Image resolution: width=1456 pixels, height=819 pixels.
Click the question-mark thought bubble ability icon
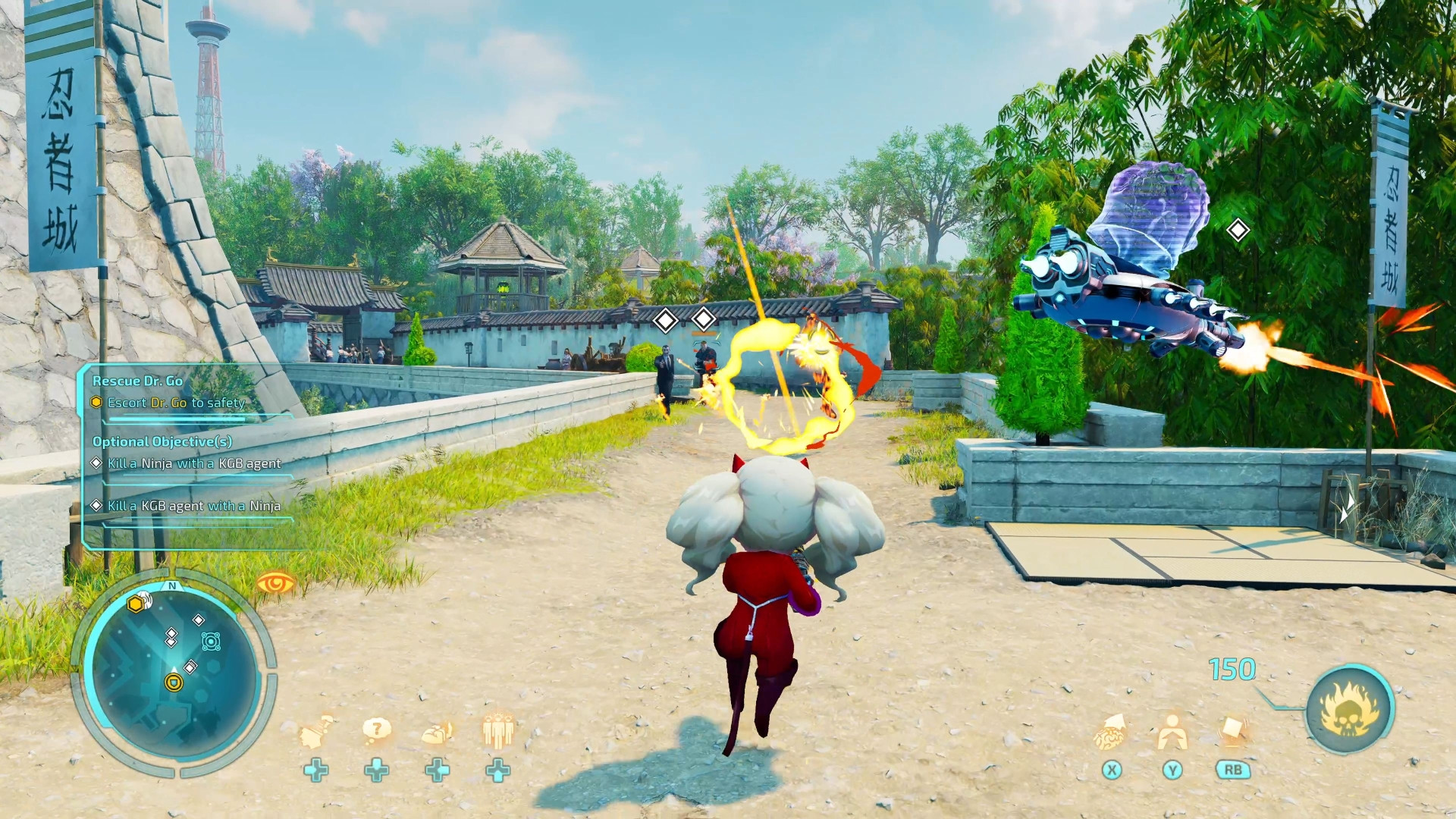click(375, 730)
